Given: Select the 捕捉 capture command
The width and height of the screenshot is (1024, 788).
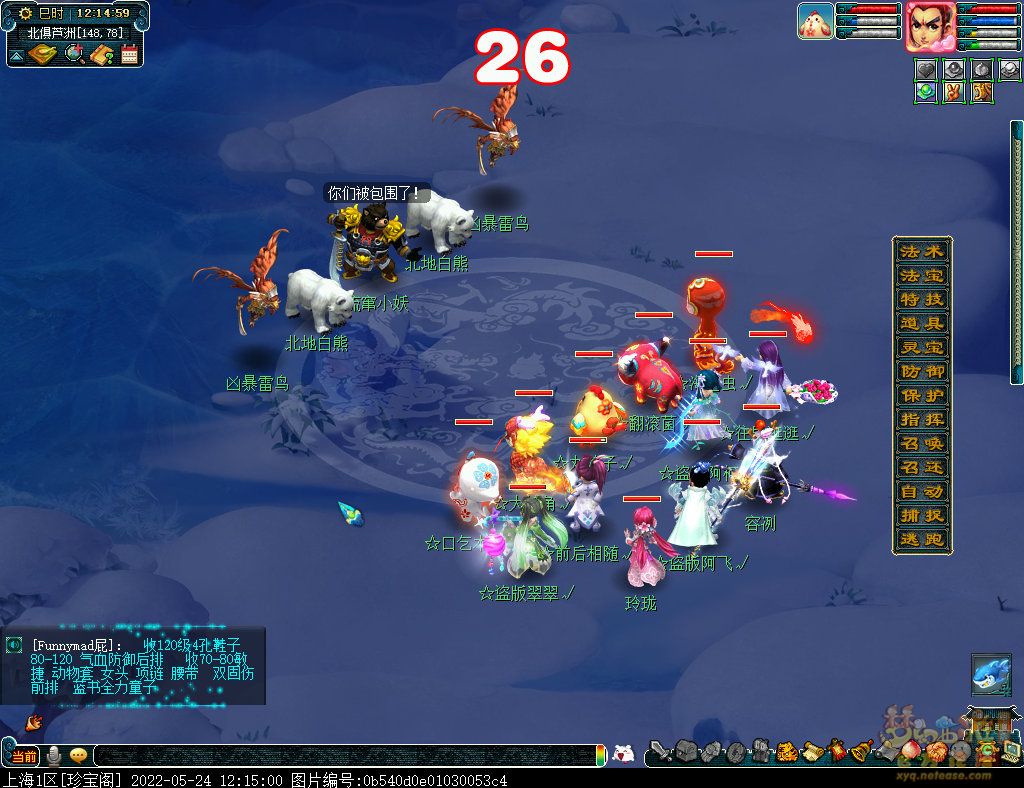Looking at the screenshot, I should tap(921, 515).
